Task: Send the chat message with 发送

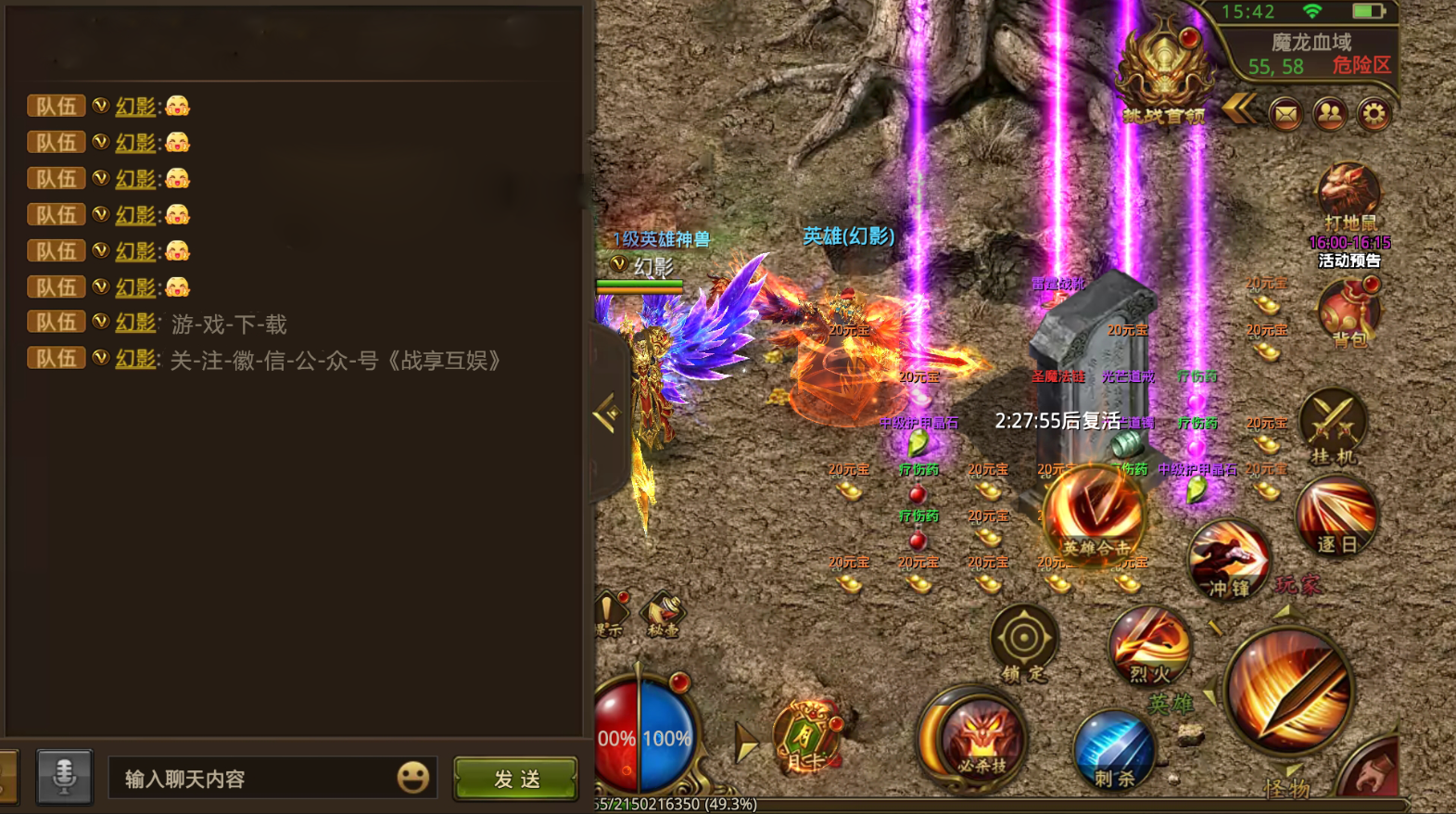Action: coord(515,778)
